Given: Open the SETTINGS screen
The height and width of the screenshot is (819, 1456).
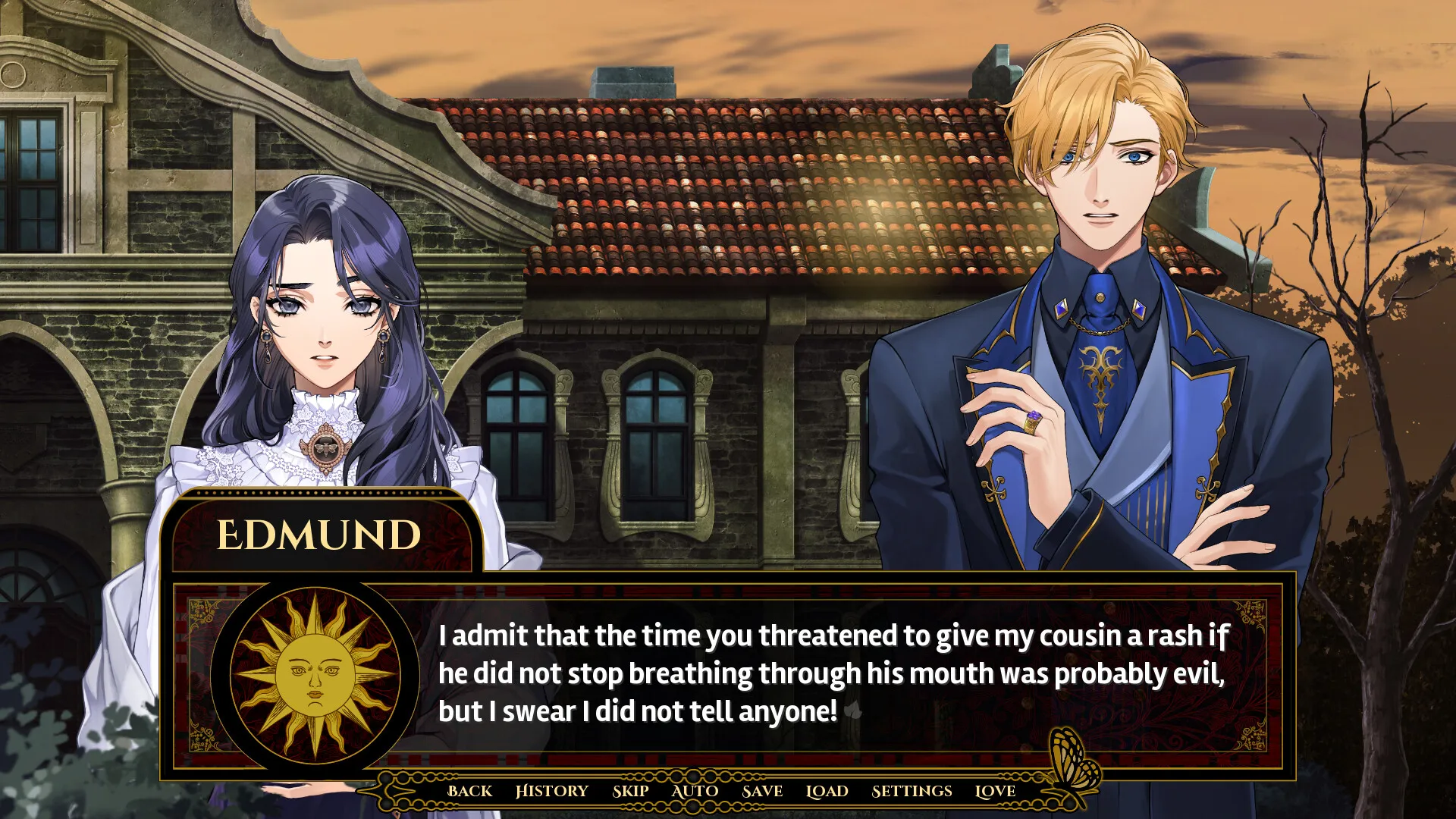Looking at the screenshot, I should [912, 791].
